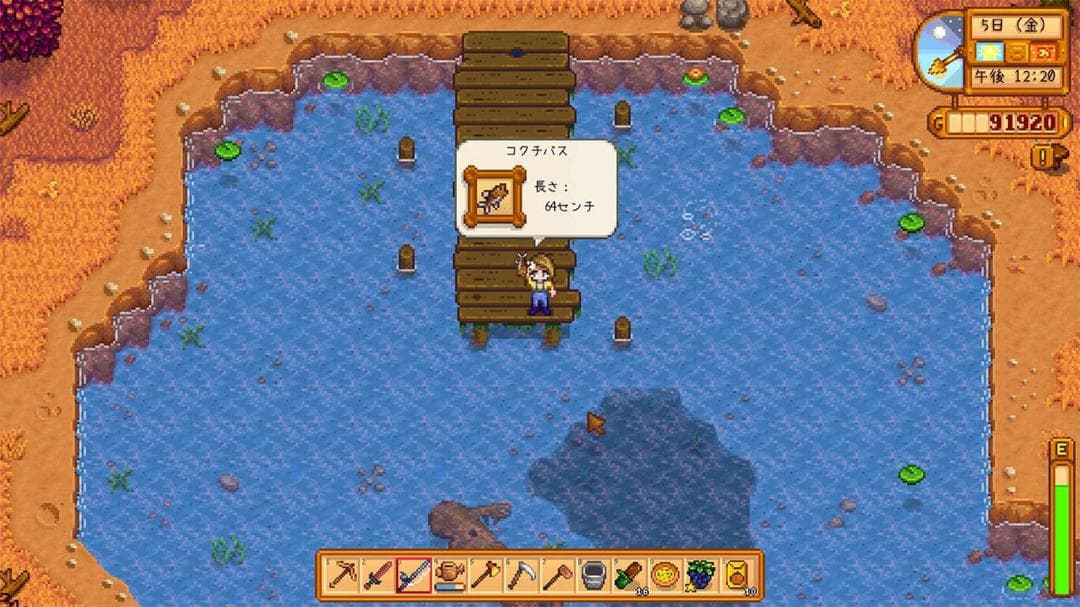Select the hammer tool slot
The width and height of the screenshot is (1080, 607).
(x=557, y=575)
